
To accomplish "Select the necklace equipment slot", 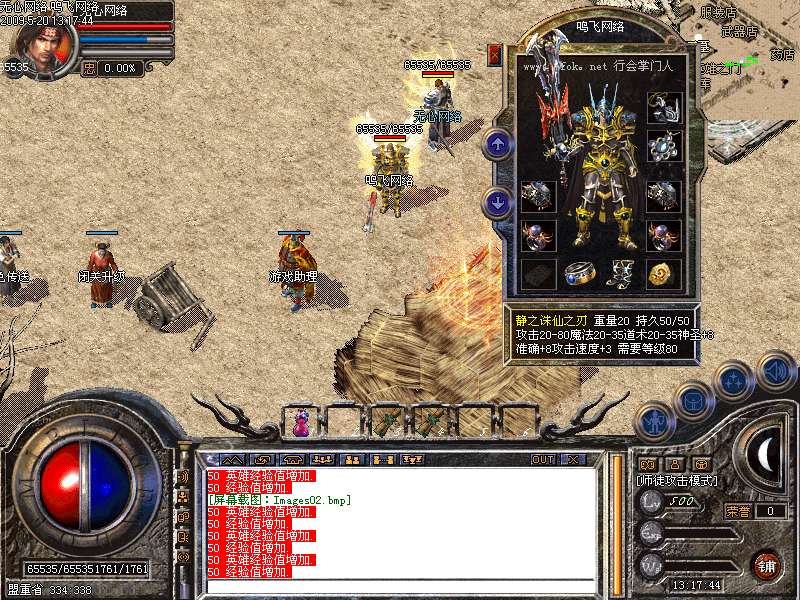I will [x=664, y=106].
